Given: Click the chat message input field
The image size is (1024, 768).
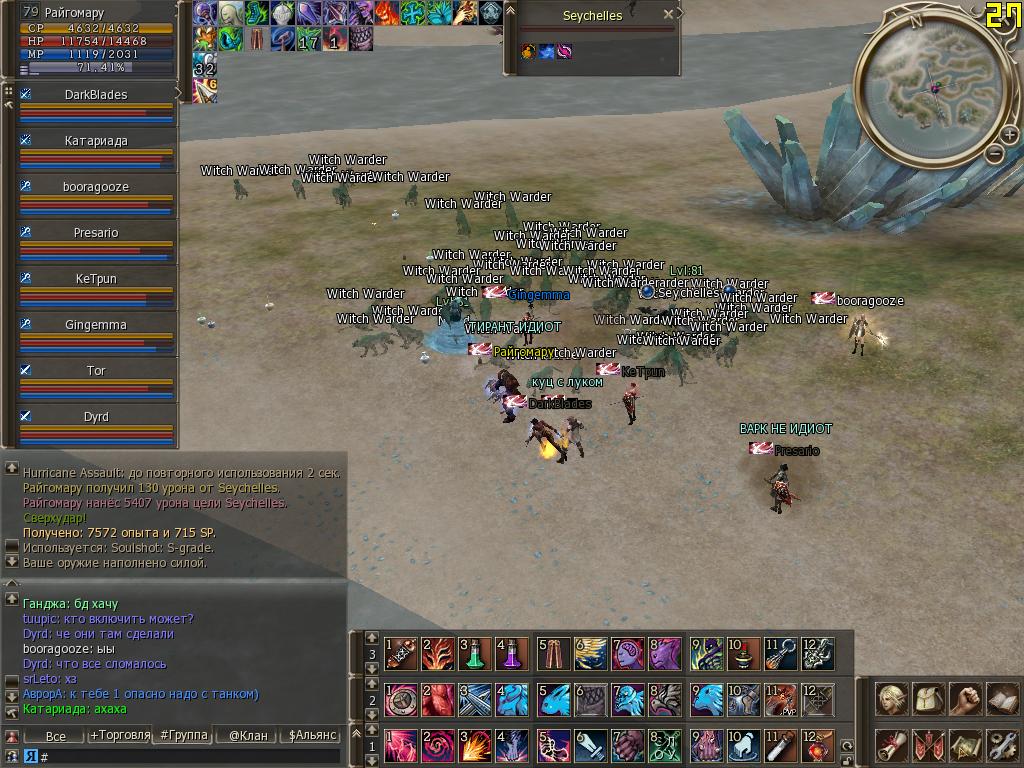Looking at the screenshot, I should [x=190, y=757].
